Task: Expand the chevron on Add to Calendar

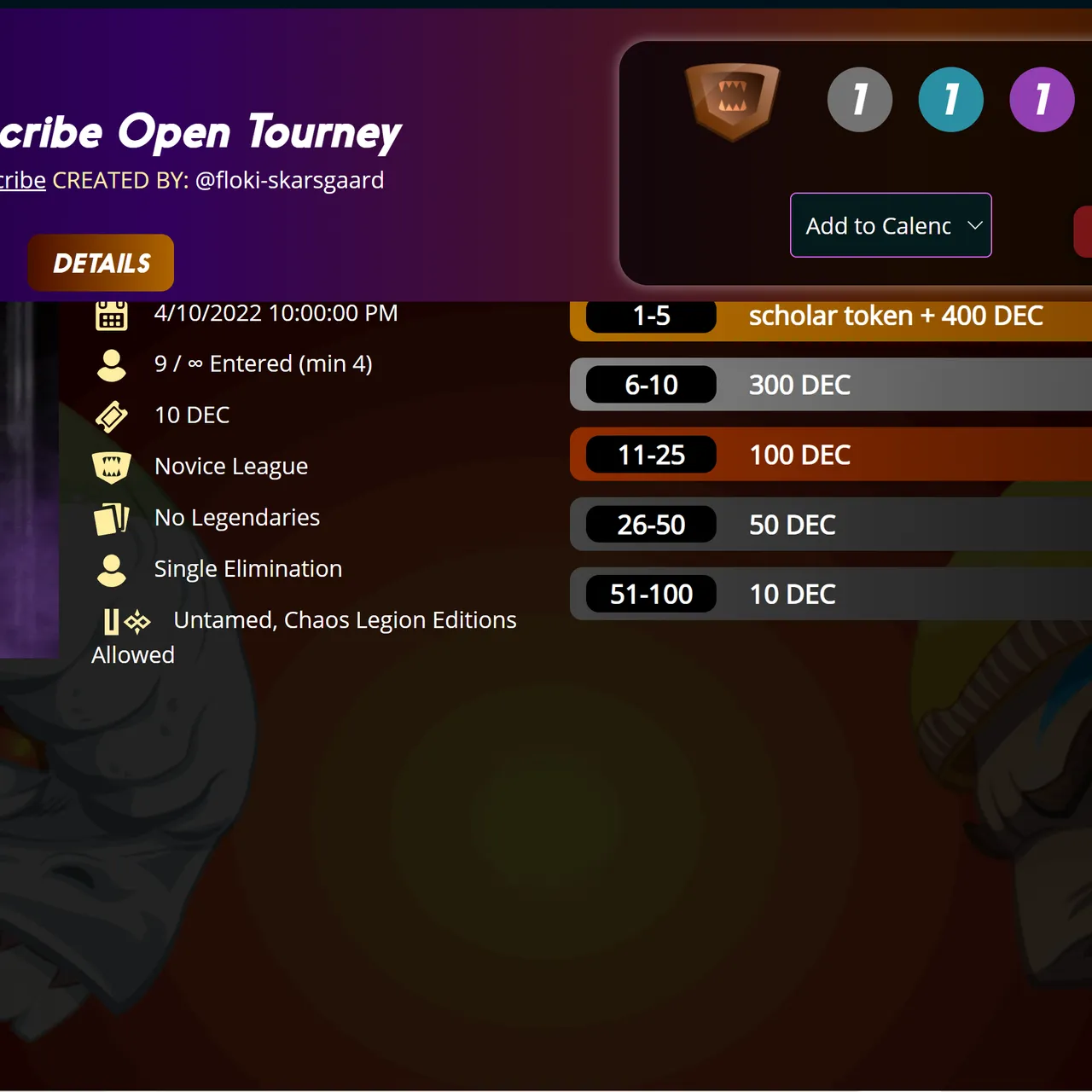Action: [x=974, y=225]
